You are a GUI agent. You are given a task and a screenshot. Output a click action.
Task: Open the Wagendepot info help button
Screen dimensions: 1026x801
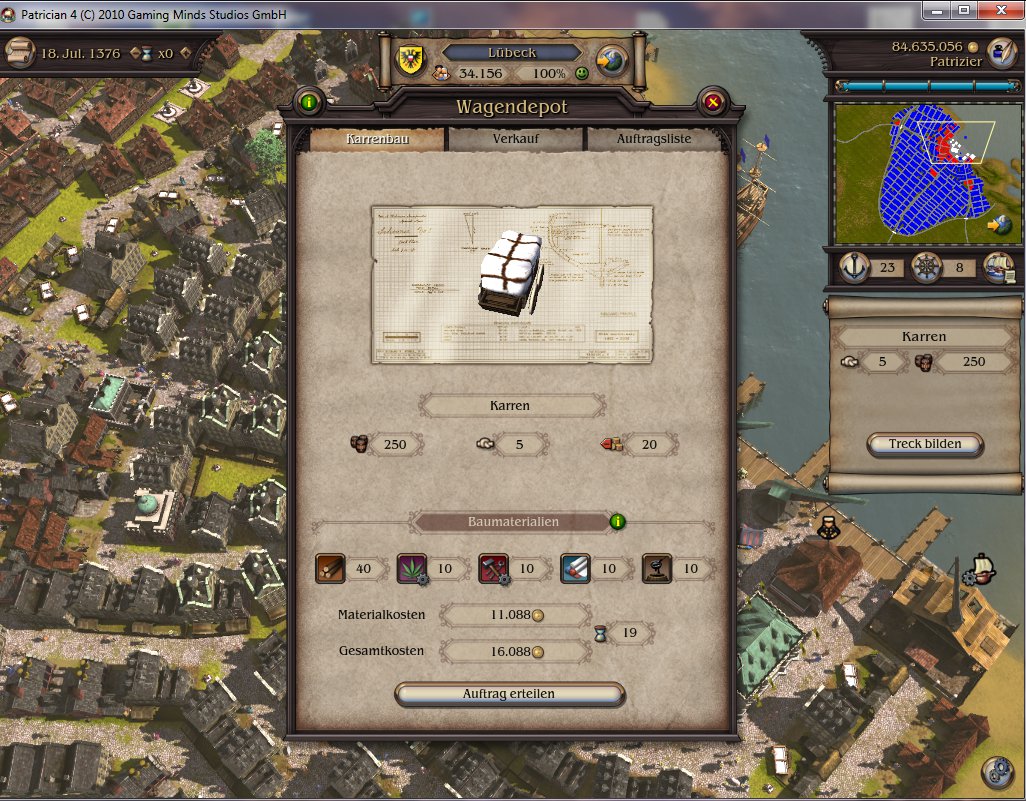(x=308, y=101)
